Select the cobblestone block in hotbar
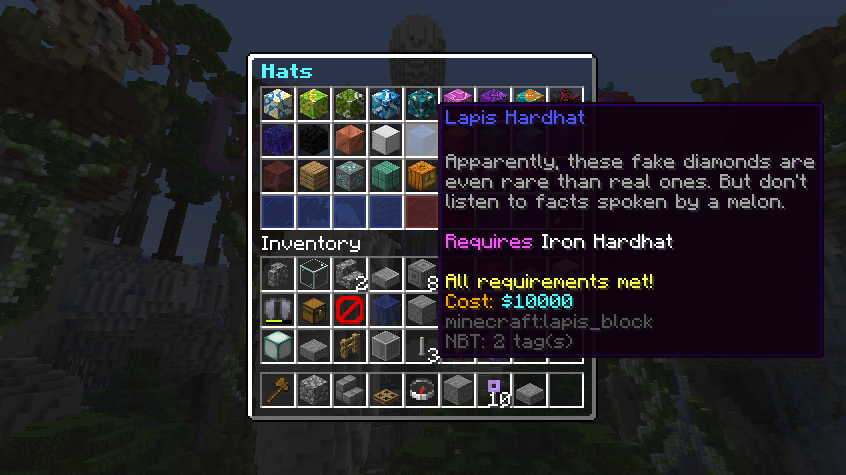Image resolution: width=846 pixels, height=475 pixels. (313, 389)
